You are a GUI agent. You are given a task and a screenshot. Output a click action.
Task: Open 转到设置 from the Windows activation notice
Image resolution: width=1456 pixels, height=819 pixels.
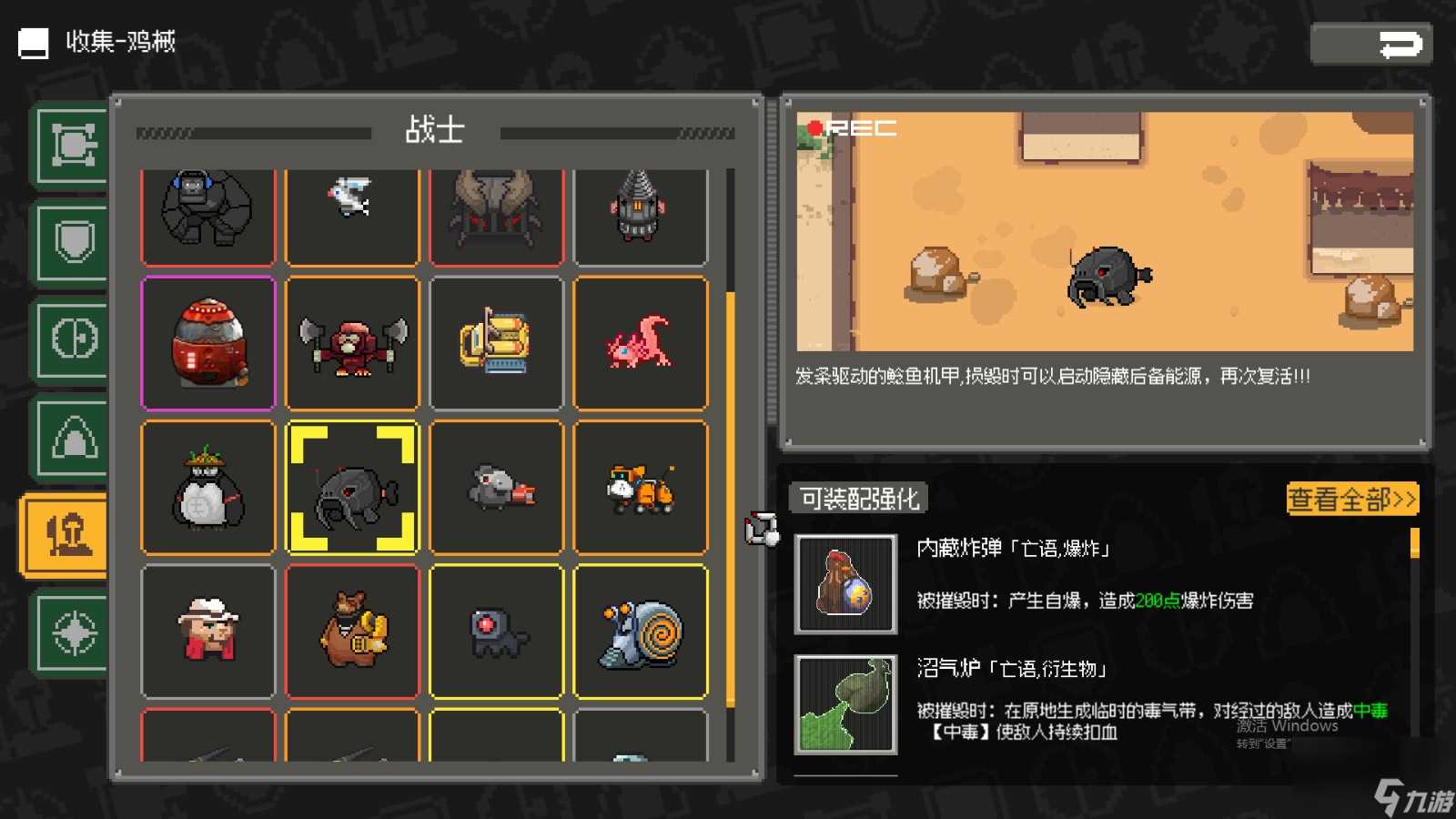1262,743
